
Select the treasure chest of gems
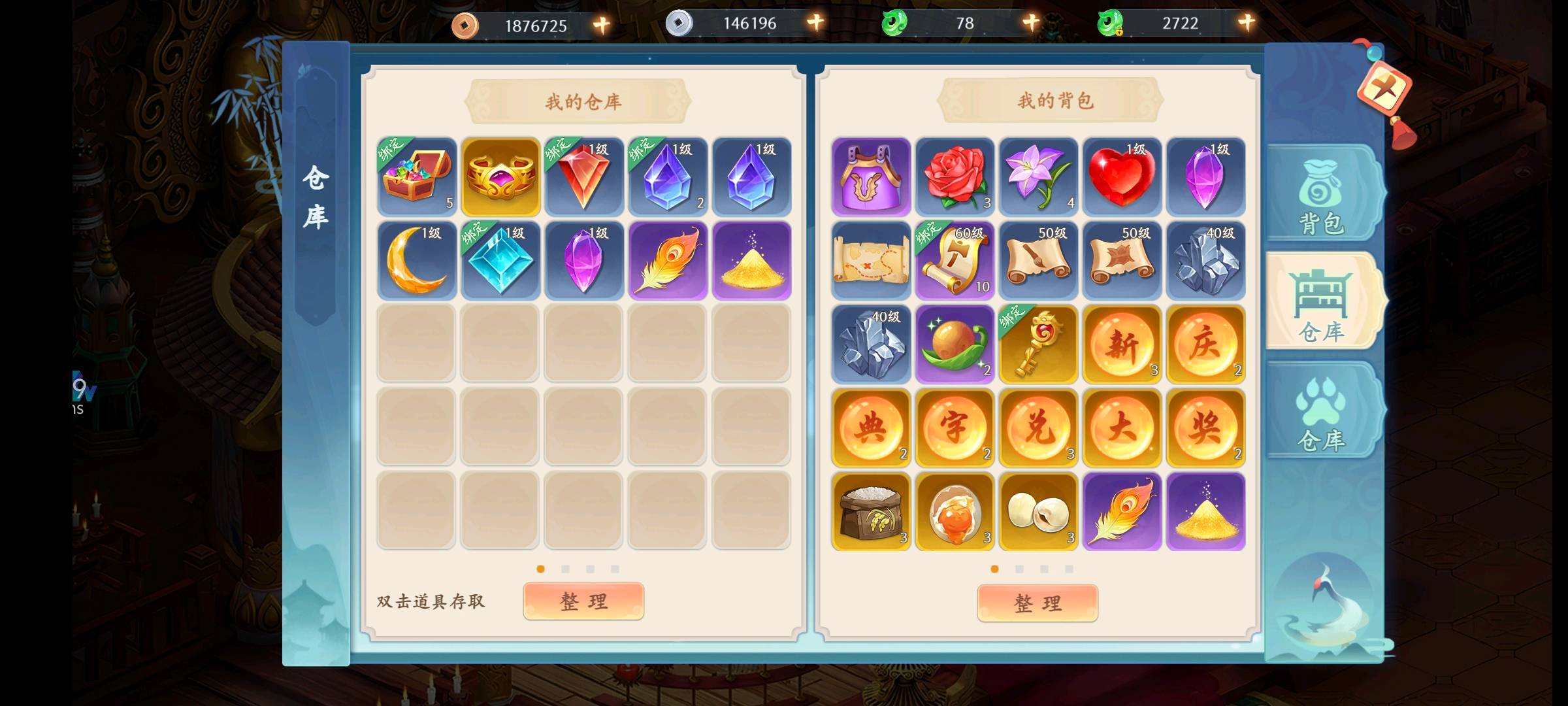416,176
